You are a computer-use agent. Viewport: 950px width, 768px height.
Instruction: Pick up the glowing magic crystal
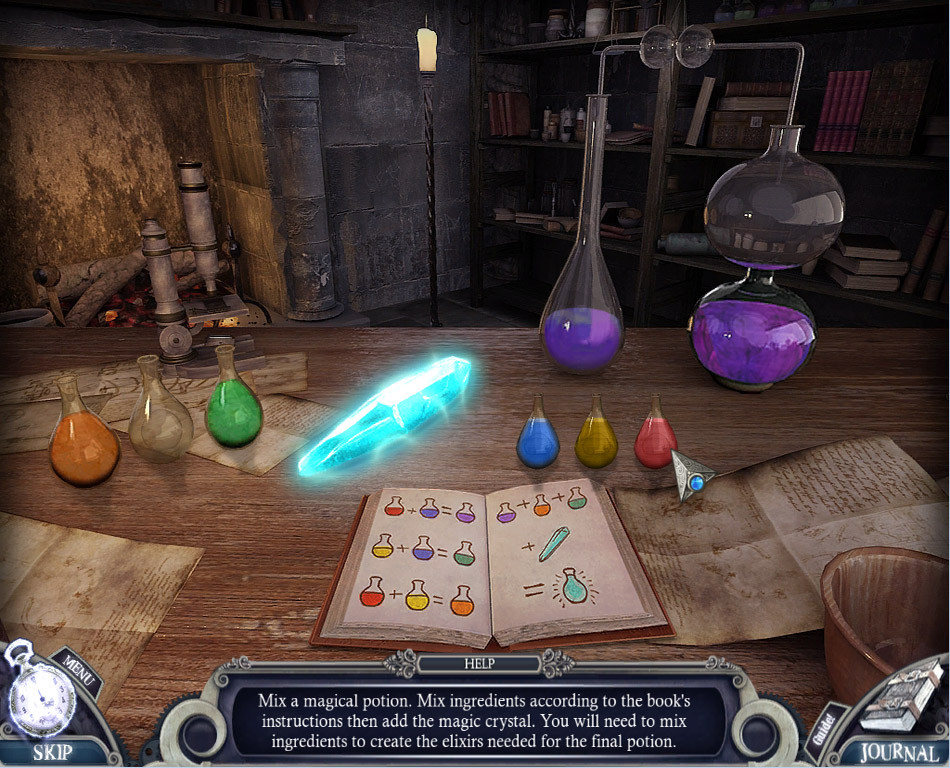(x=386, y=413)
